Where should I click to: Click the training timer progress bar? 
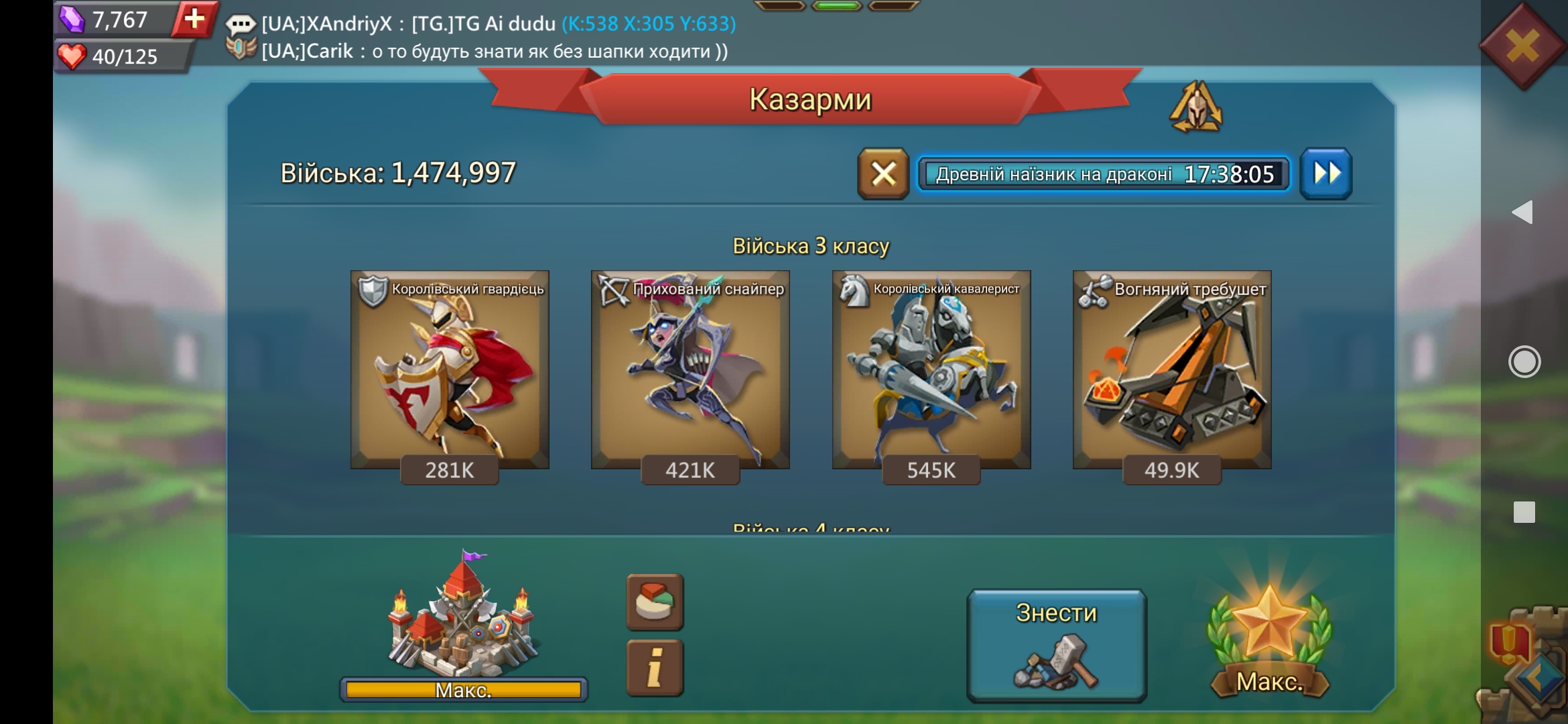pyautogui.click(x=1104, y=174)
